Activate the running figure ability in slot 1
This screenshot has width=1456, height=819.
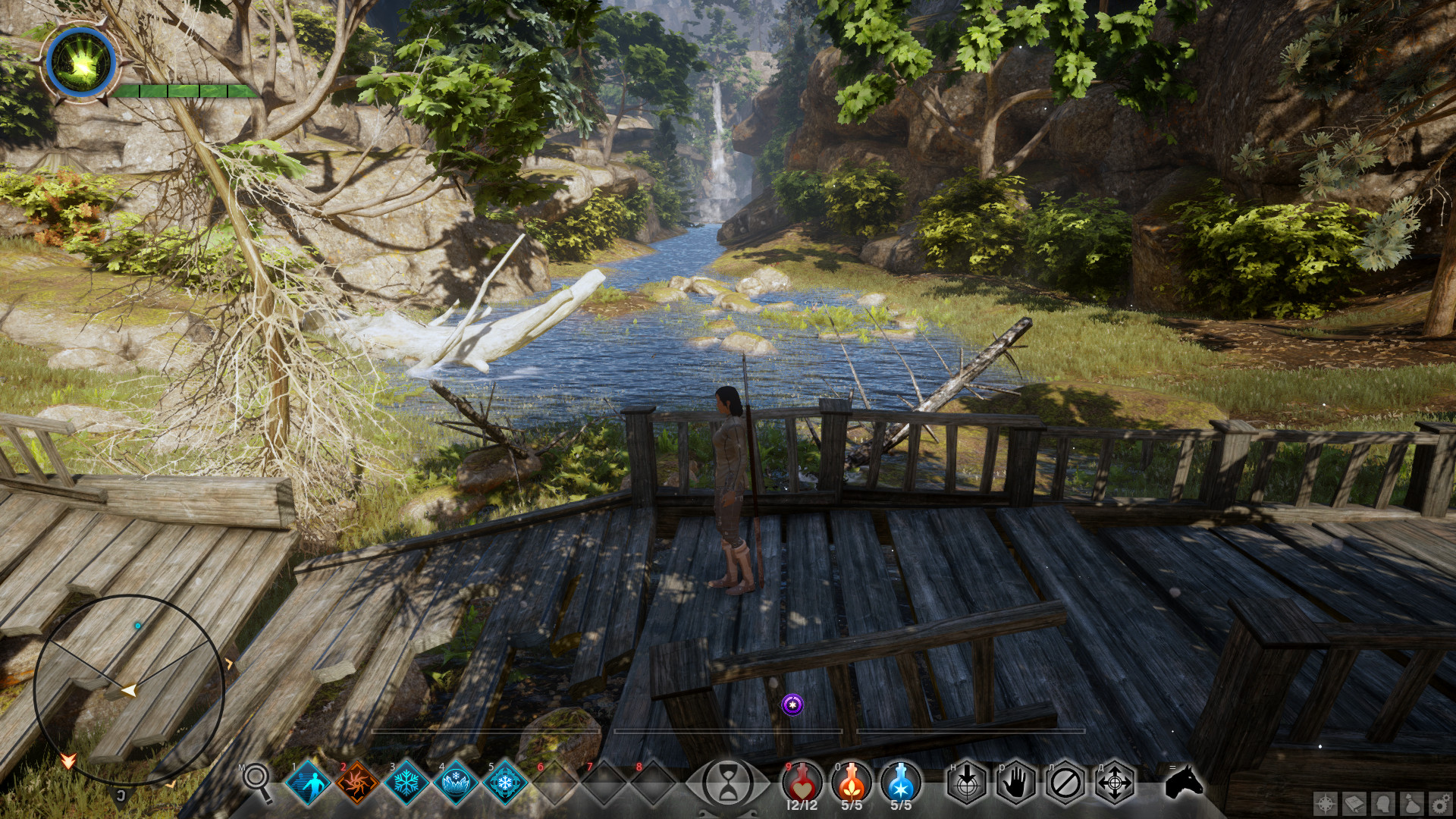click(x=308, y=783)
